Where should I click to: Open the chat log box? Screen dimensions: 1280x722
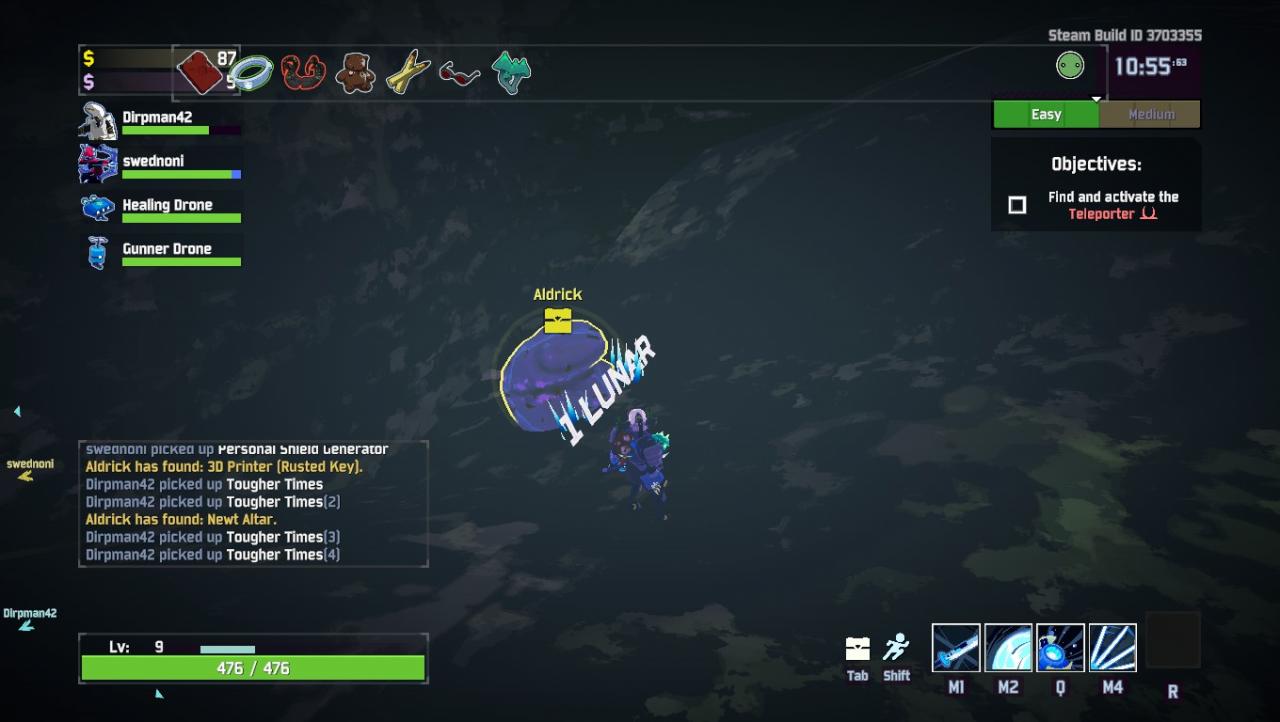point(253,503)
